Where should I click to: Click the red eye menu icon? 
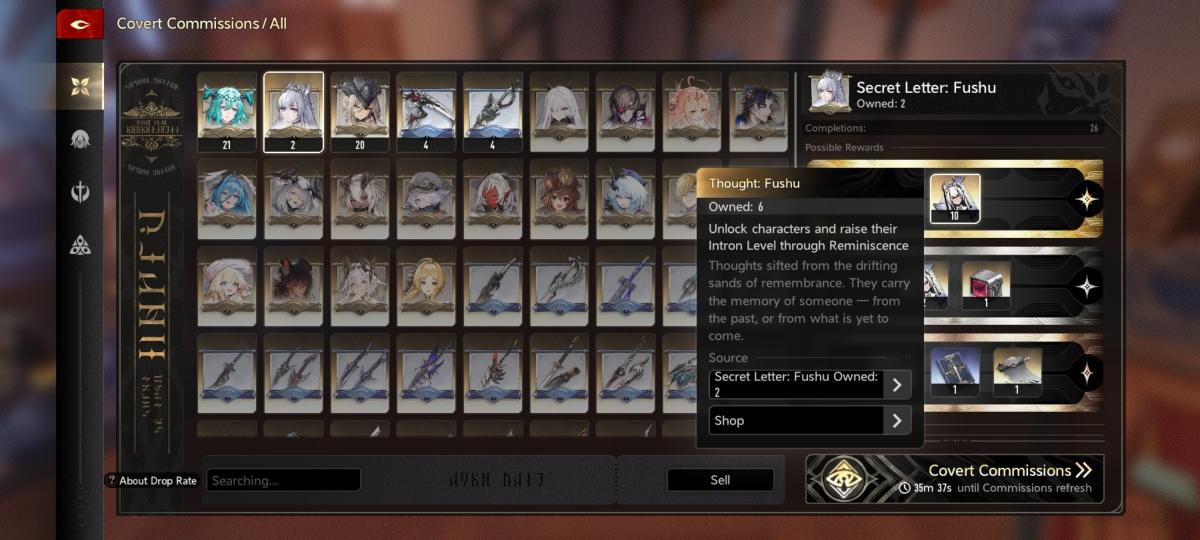tap(80, 24)
